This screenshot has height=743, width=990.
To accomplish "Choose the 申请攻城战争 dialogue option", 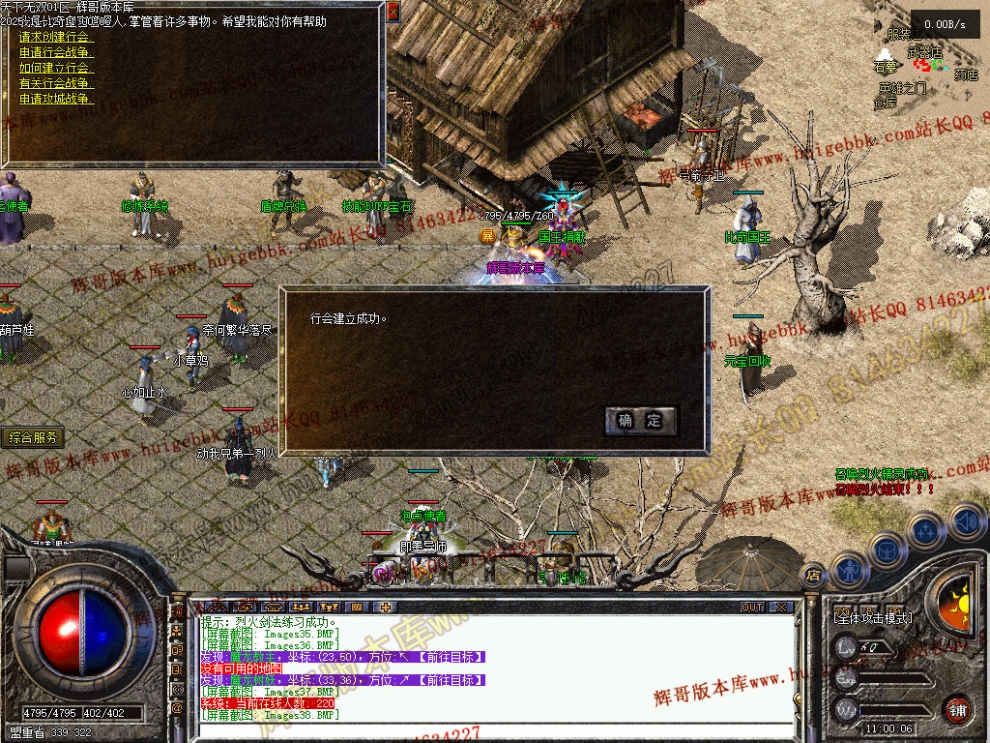I will 57,99.
